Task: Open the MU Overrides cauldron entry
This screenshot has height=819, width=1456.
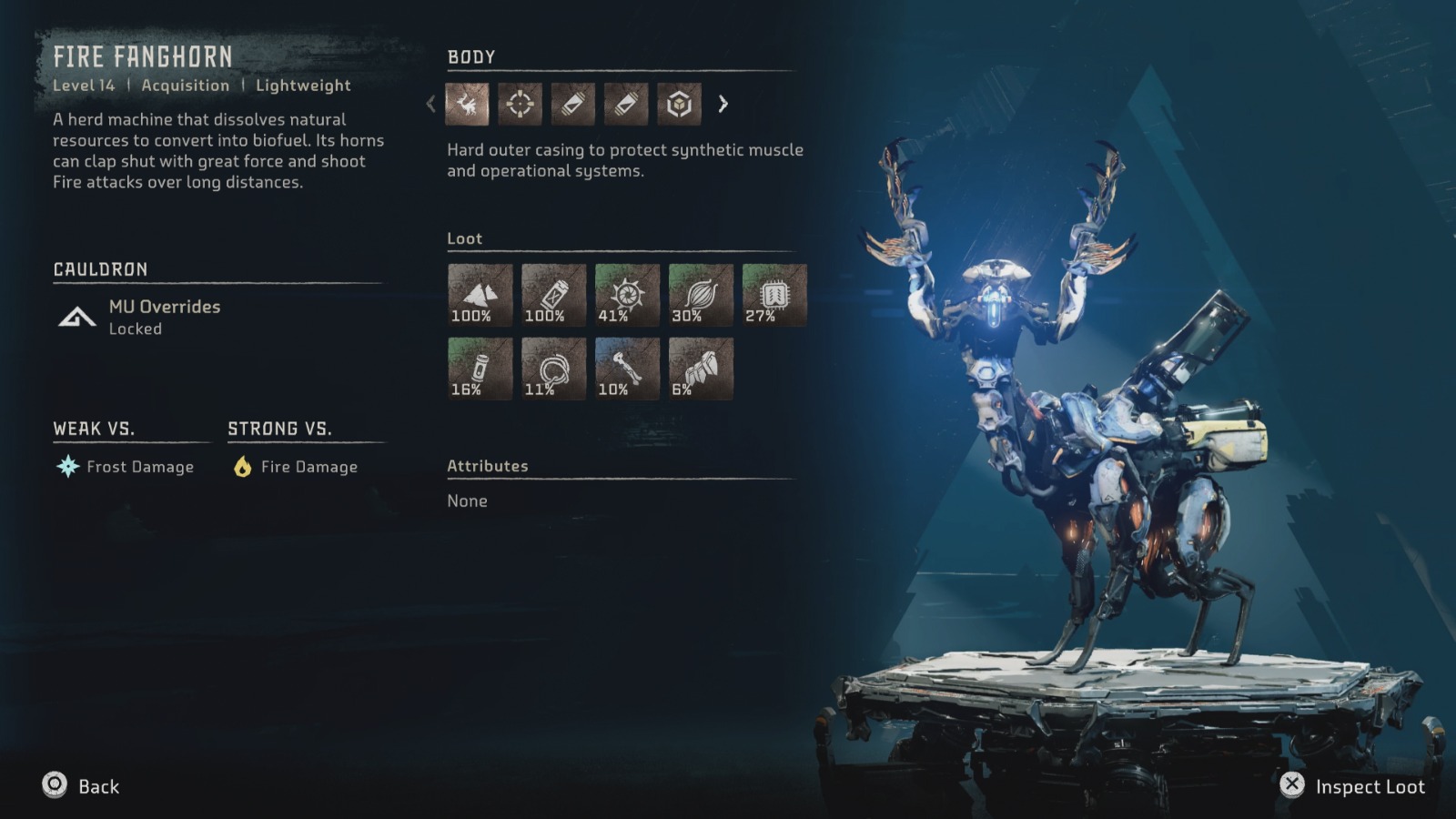Action: [164, 316]
